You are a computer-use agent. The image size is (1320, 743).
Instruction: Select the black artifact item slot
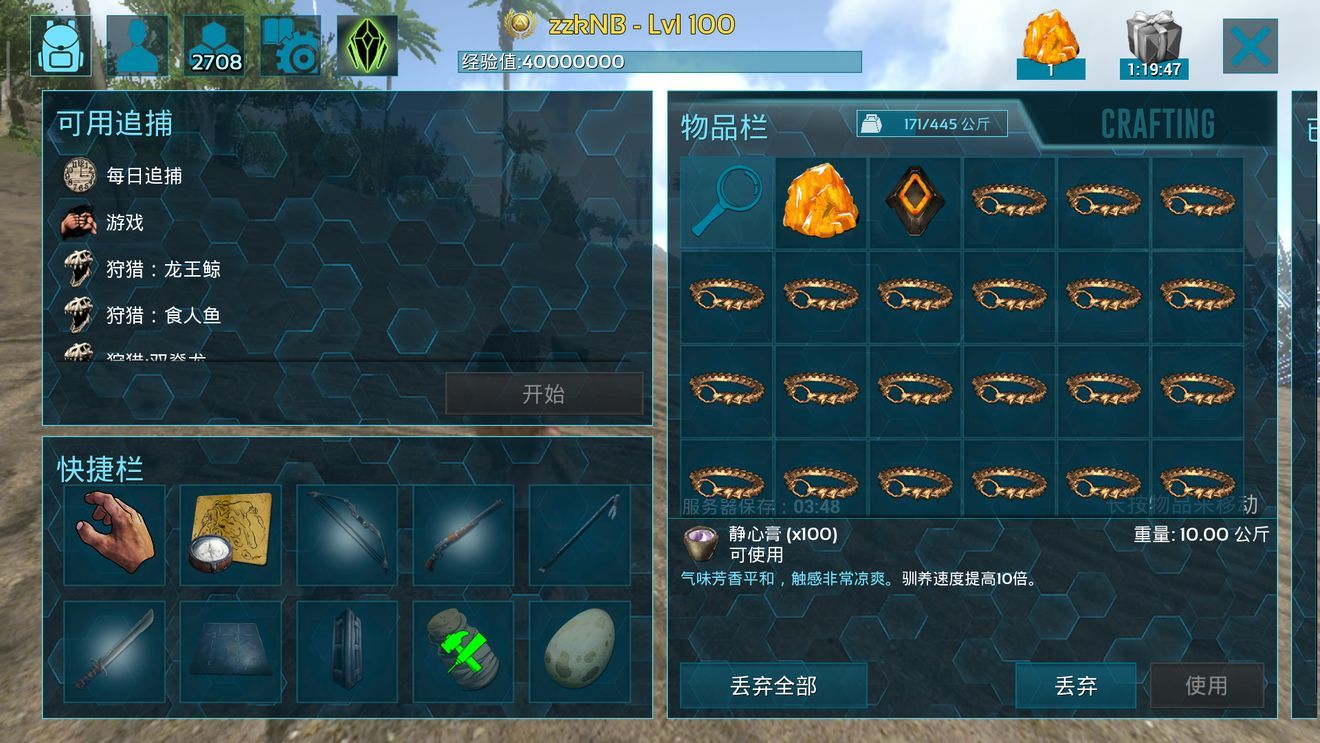click(914, 201)
